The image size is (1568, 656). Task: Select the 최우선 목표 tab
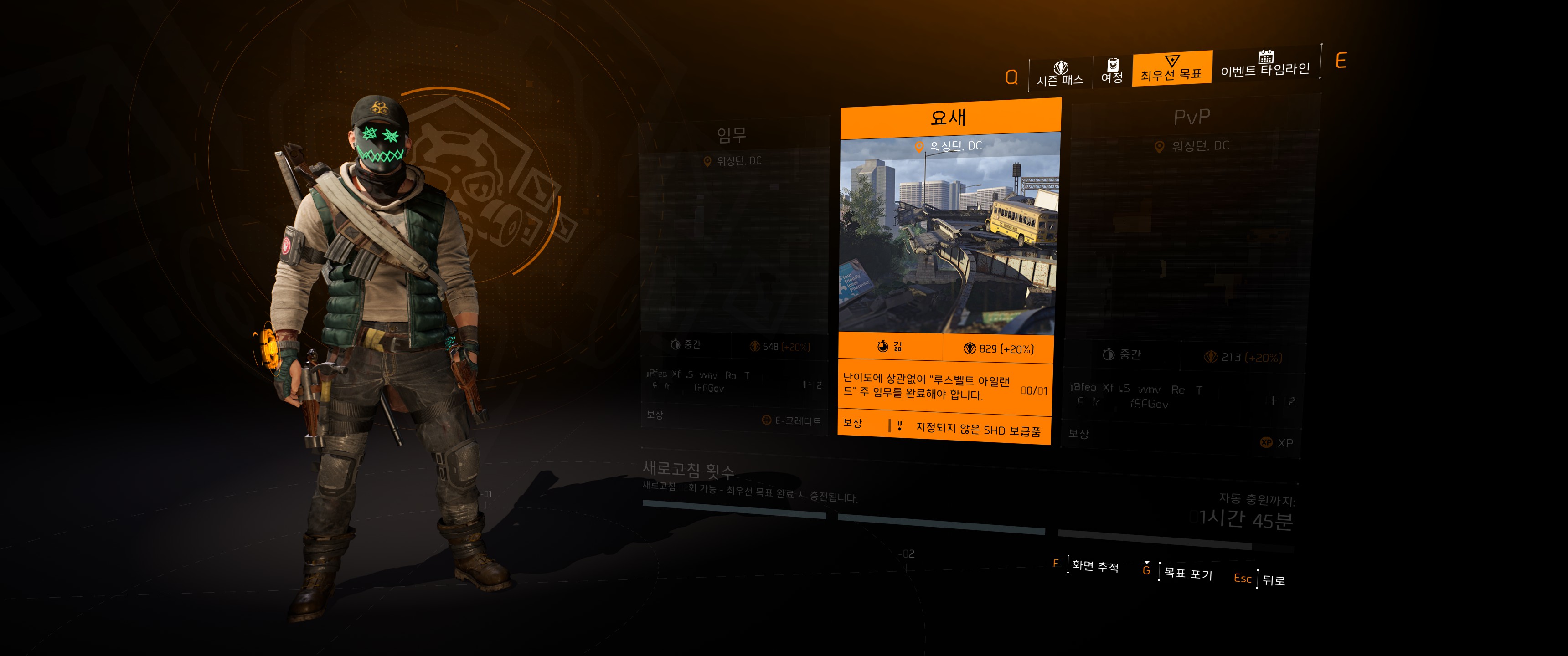point(1171,69)
